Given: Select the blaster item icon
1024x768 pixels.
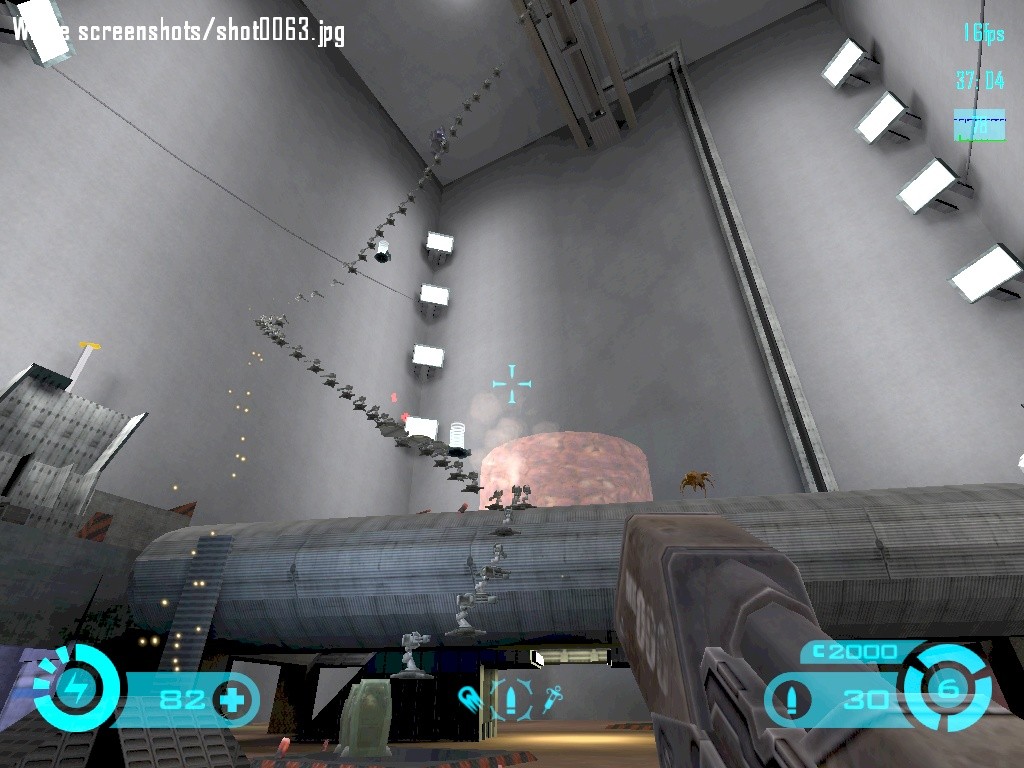Looking at the screenshot, I should click(x=469, y=697).
